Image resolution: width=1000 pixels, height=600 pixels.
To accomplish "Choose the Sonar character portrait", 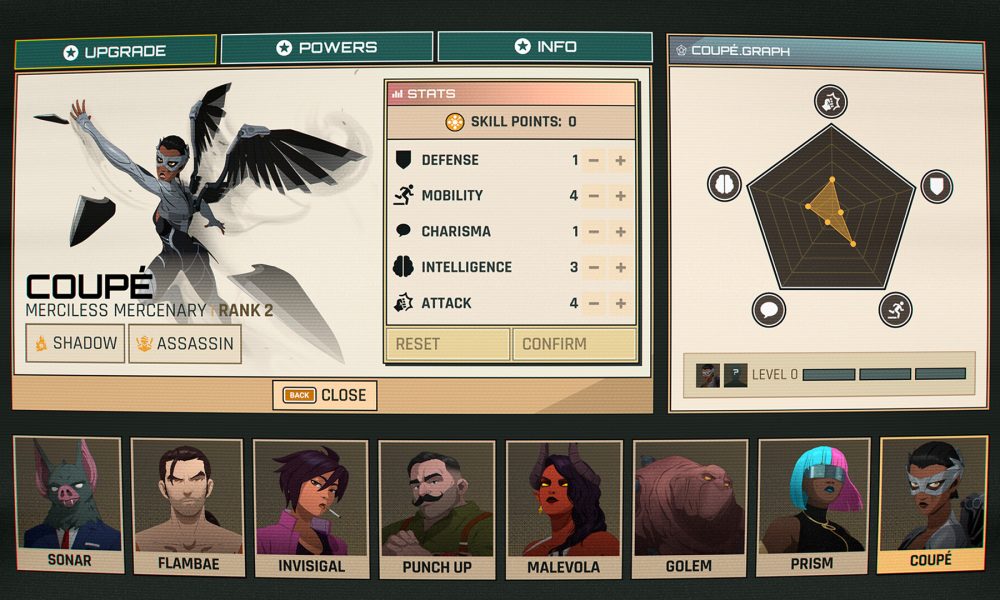I will click(x=68, y=505).
